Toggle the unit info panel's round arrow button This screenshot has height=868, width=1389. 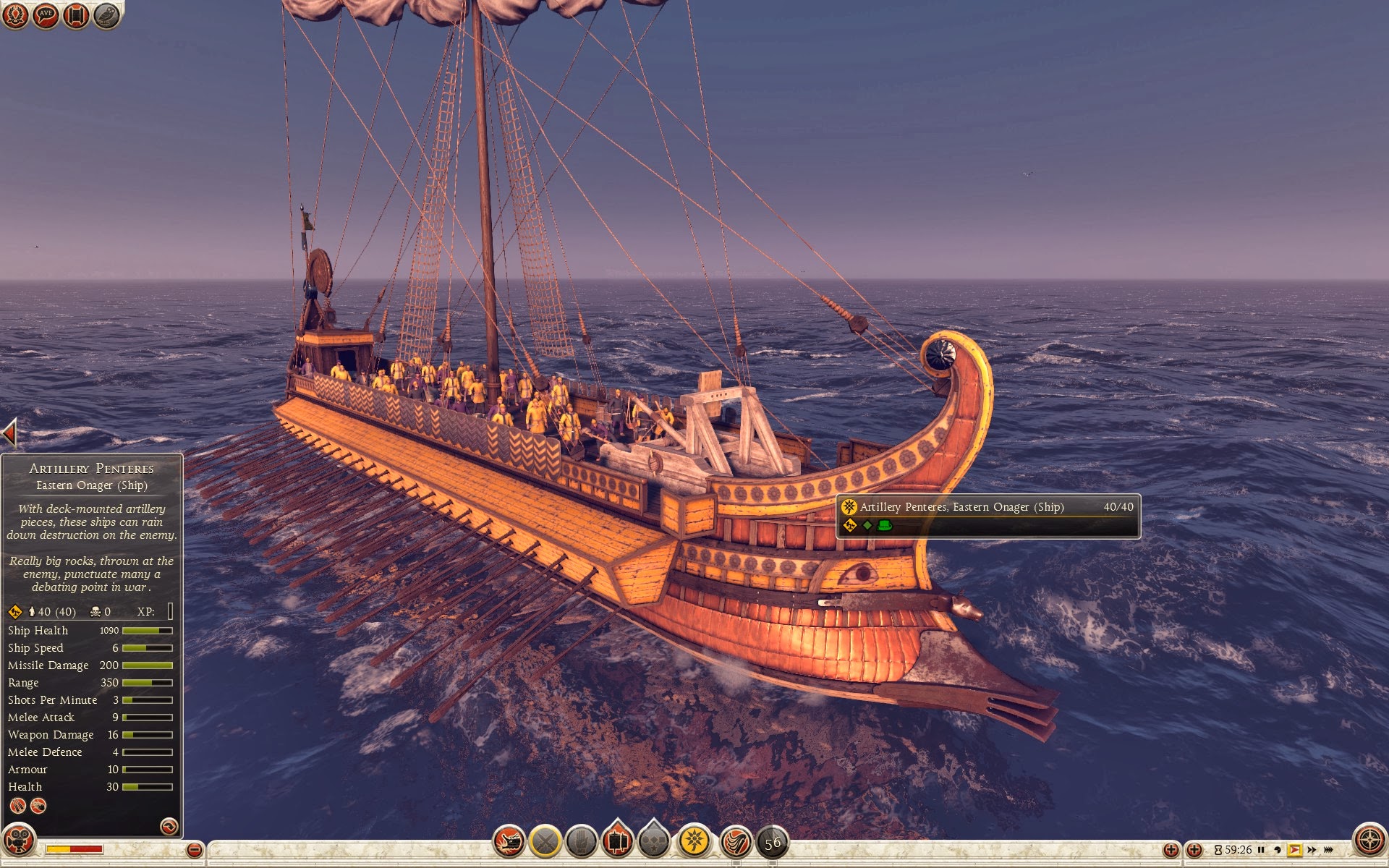coord(169,826)
